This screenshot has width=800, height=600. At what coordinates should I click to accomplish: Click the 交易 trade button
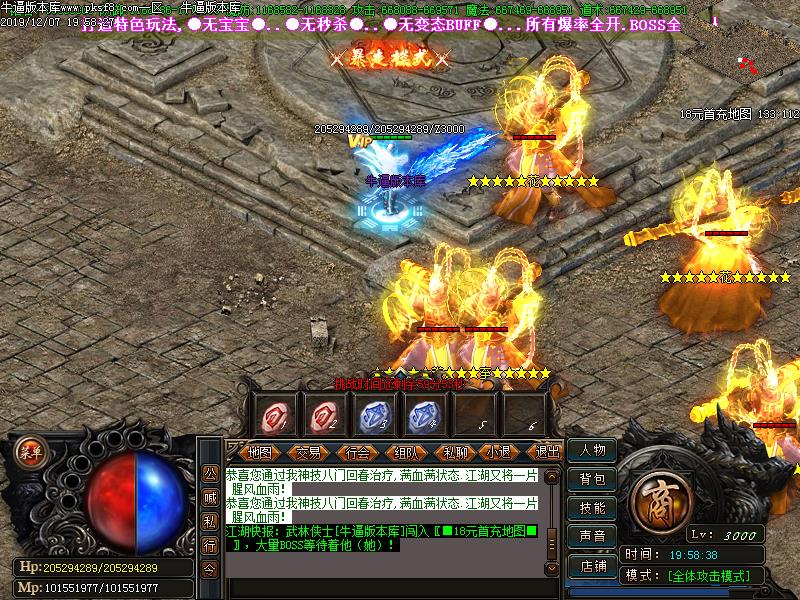coord(309,452)
